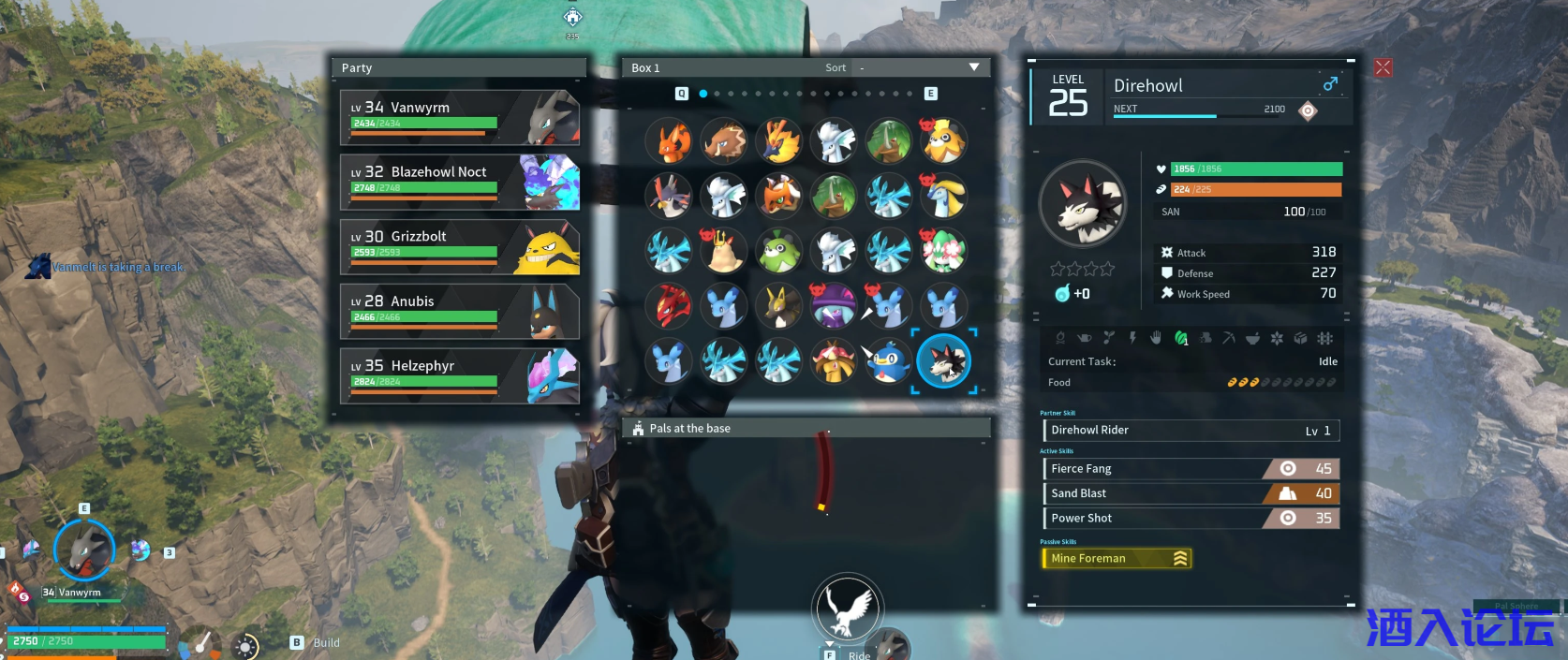This screenshot has width=1568, height=660.
Task: Click the Direhowl Rider partner skill
Action: [1191, 430]
